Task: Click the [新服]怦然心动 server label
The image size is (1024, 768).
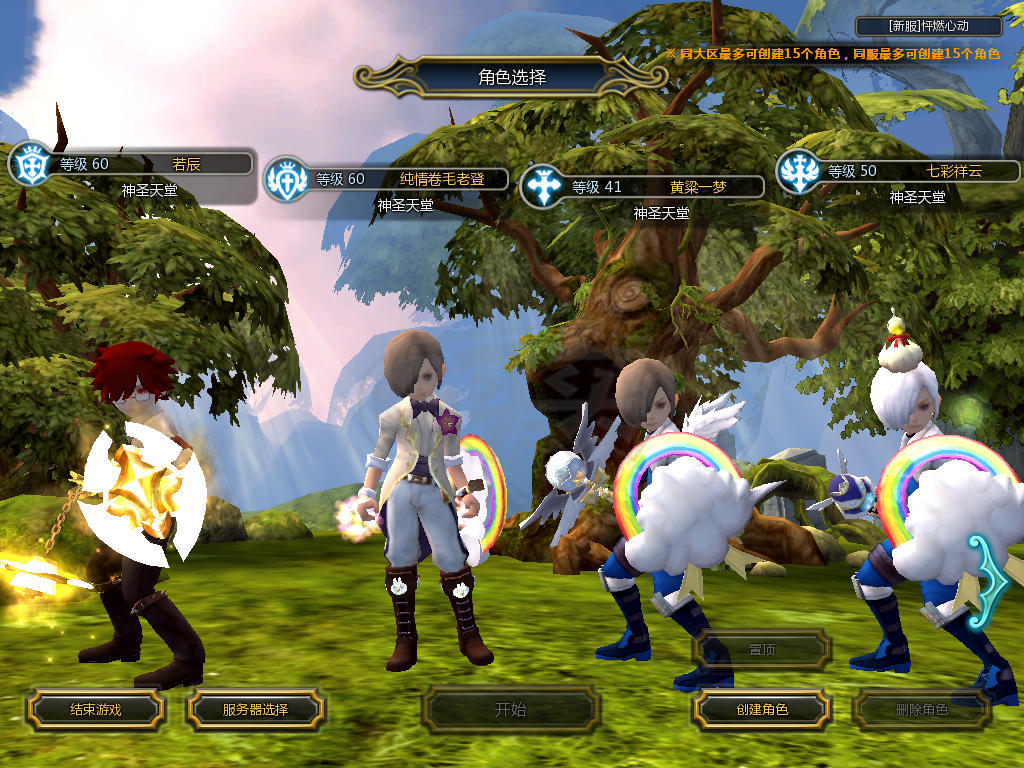Action: [929, 27]
